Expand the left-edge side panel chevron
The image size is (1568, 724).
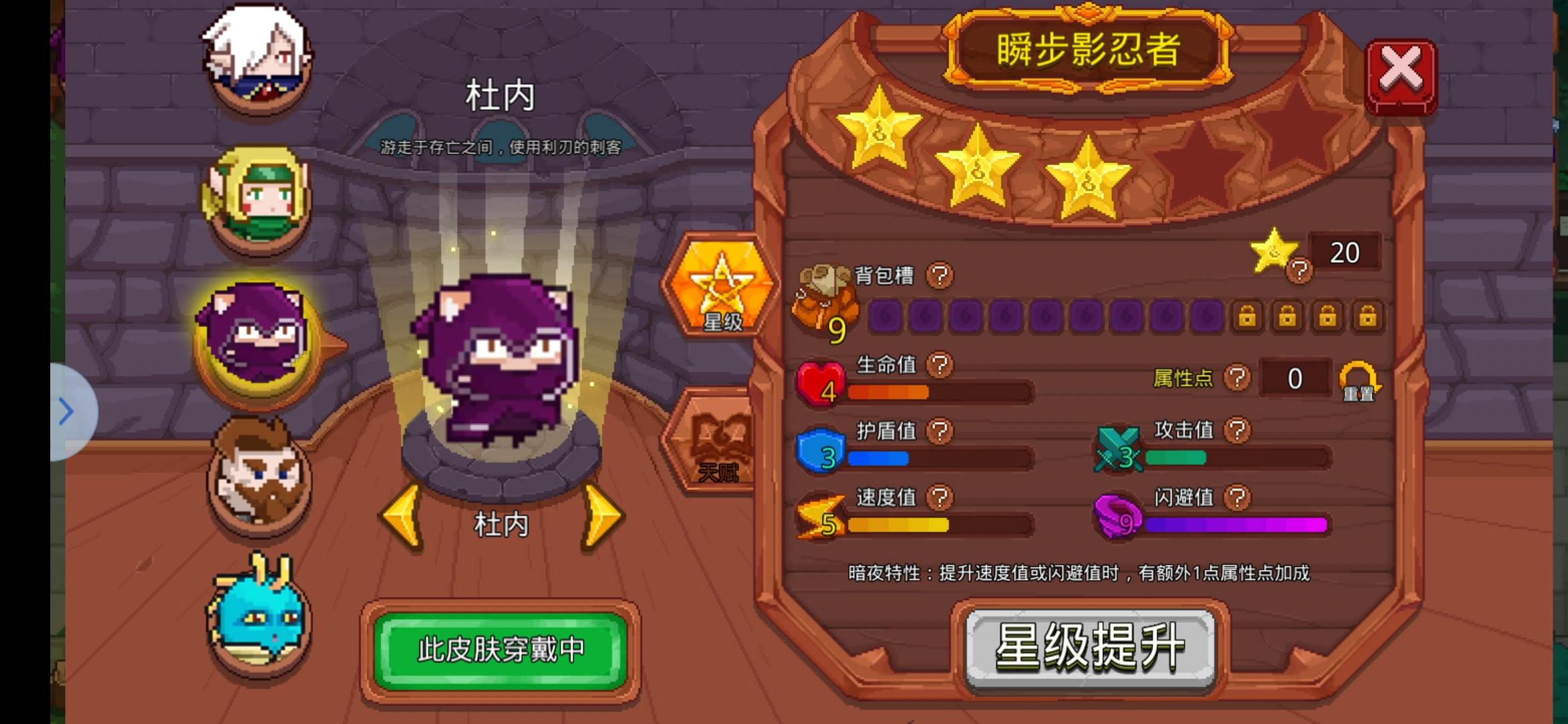point(67,412)
